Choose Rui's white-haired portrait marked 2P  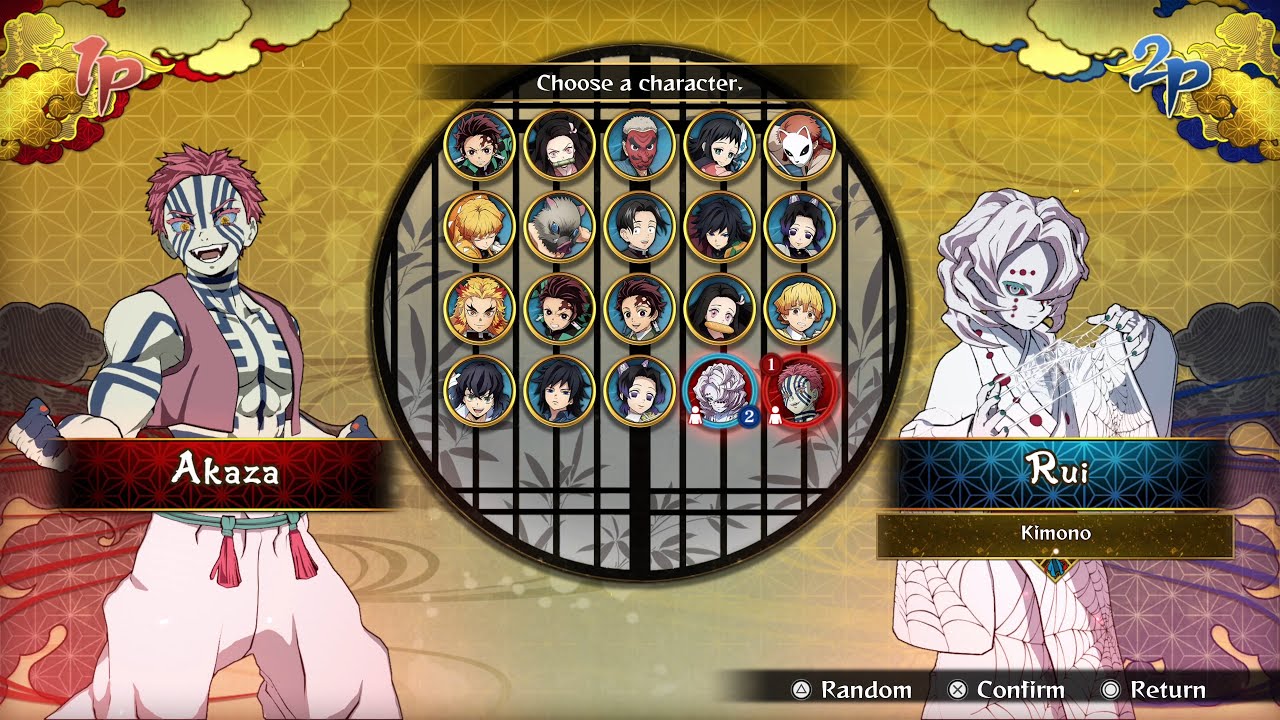coord(719,391)
